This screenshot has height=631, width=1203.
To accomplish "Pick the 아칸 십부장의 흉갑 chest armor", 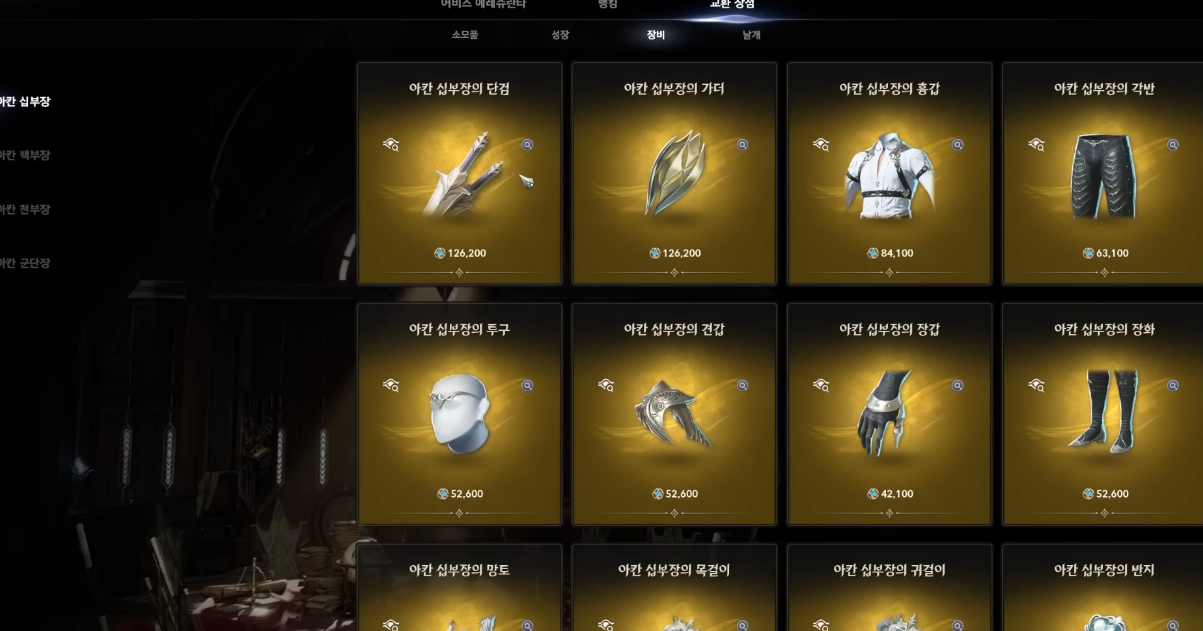I will [889, 174].
